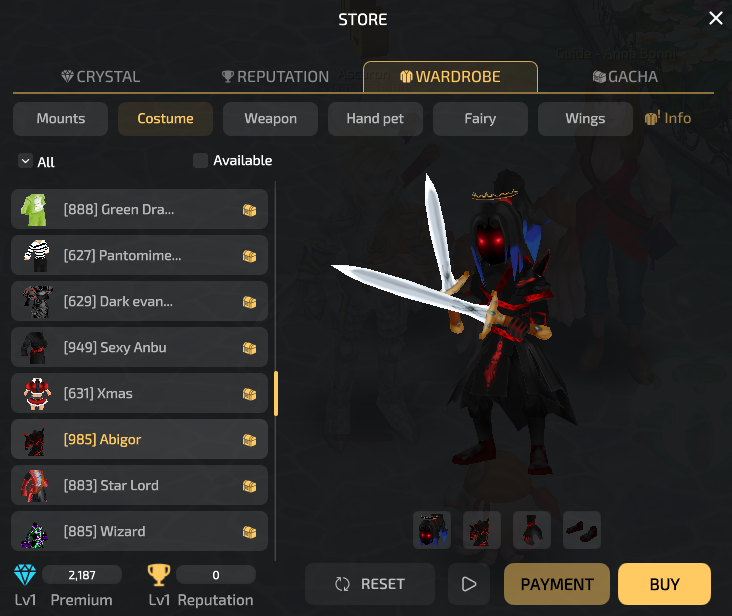
Task: Reset the costume preview
Action: (370, 584)
